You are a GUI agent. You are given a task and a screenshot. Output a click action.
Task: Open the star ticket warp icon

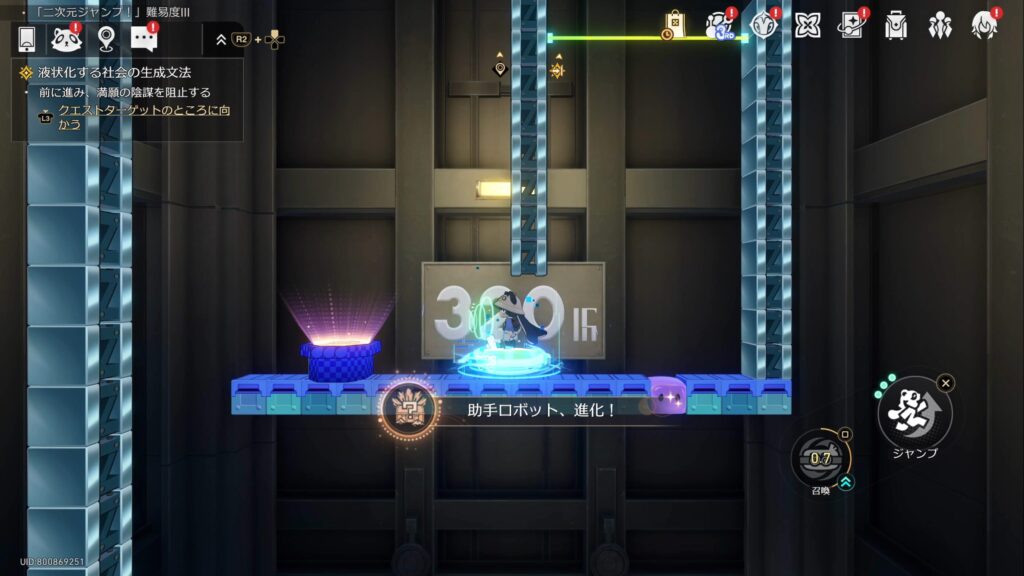(851, 25)
